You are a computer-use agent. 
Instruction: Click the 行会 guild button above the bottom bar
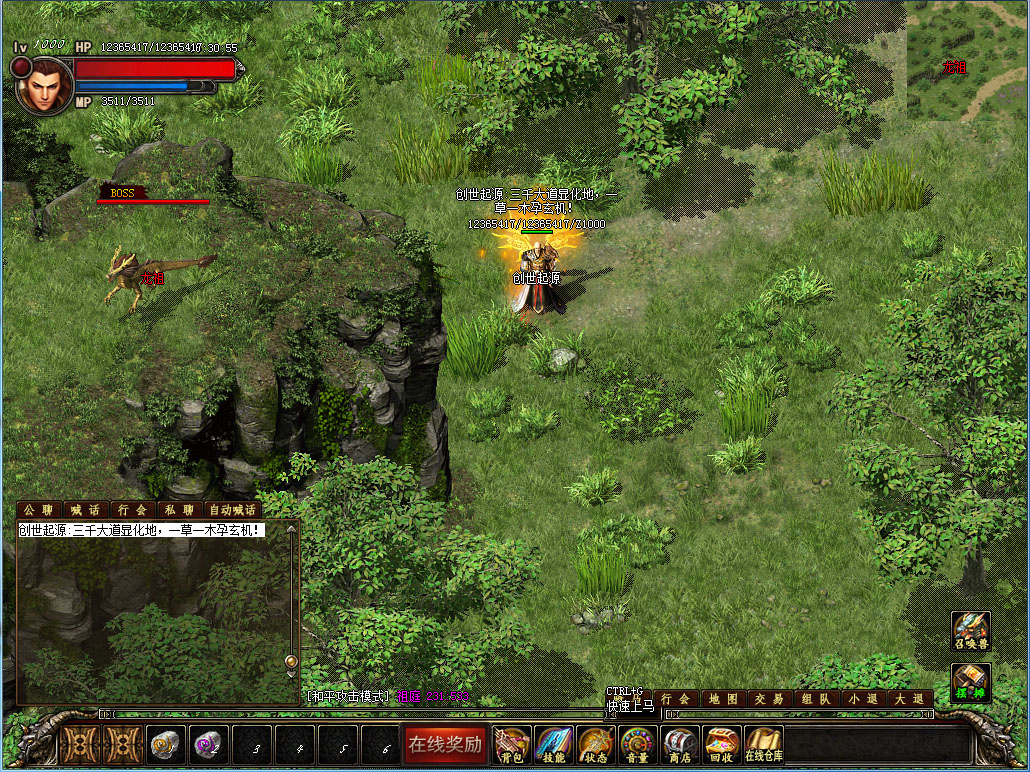click(x=676, y=699)
